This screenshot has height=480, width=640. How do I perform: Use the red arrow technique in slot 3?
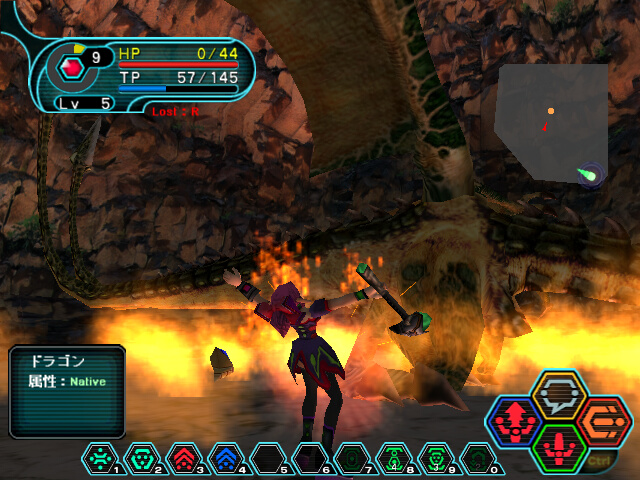(x=184, y=458)
